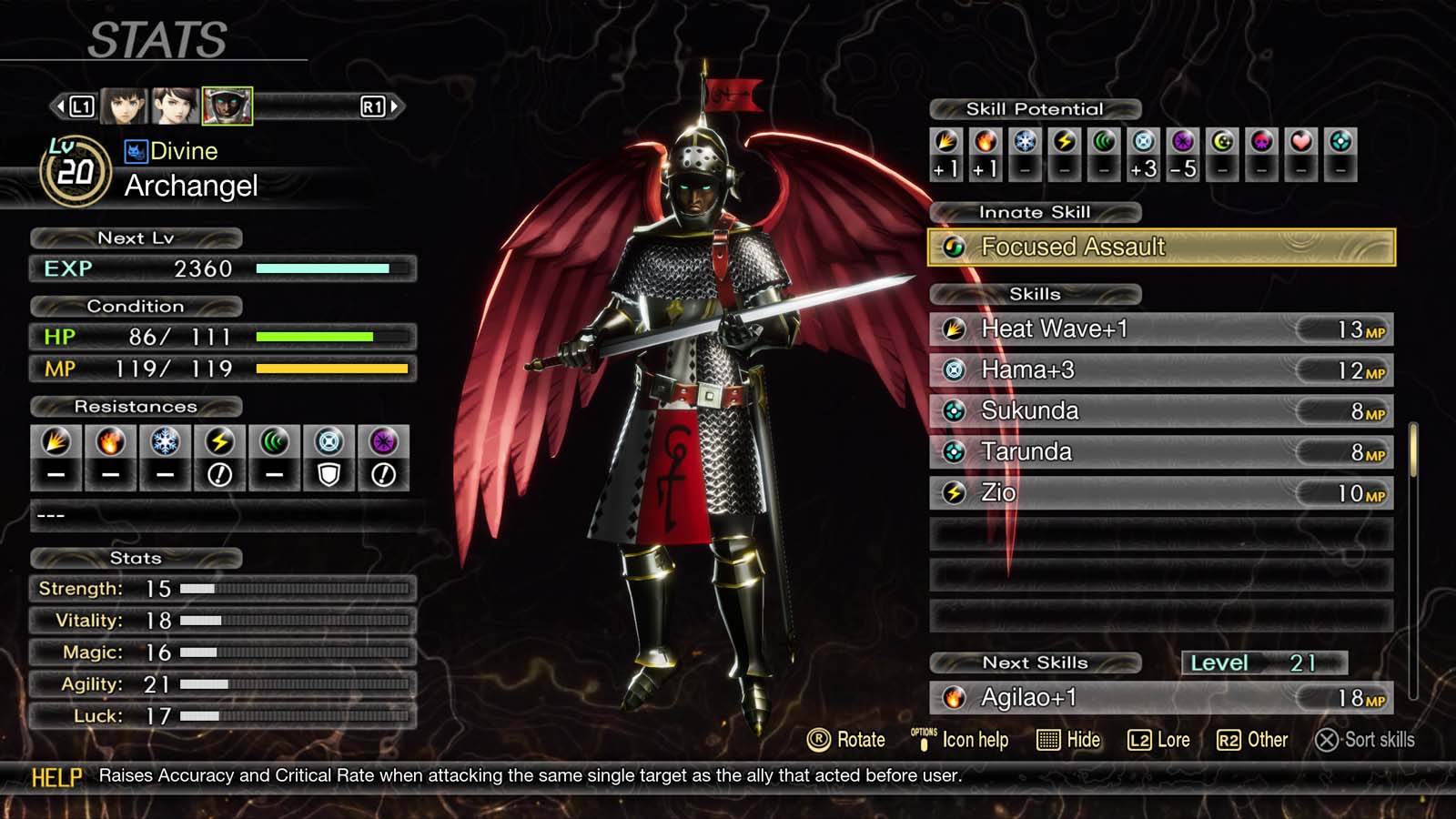This screenshot has width=1456, height=819.
Task: Toggle Hide using the Hide button
Action: coord(1068,740)
